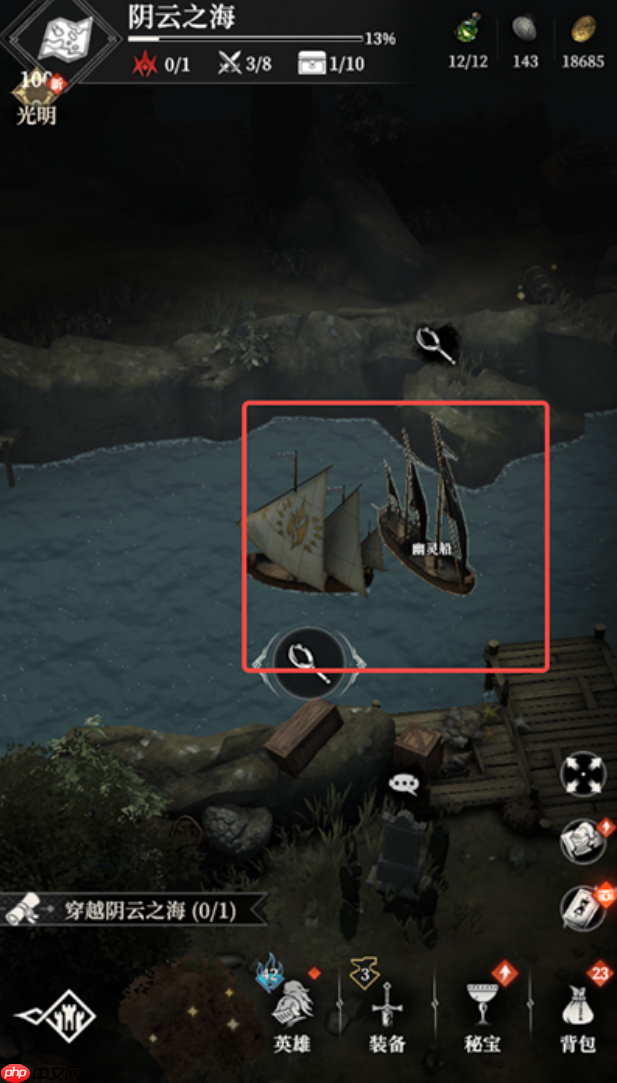
Task: Tap the gold coin currency icon
Action: coord(583,30)
